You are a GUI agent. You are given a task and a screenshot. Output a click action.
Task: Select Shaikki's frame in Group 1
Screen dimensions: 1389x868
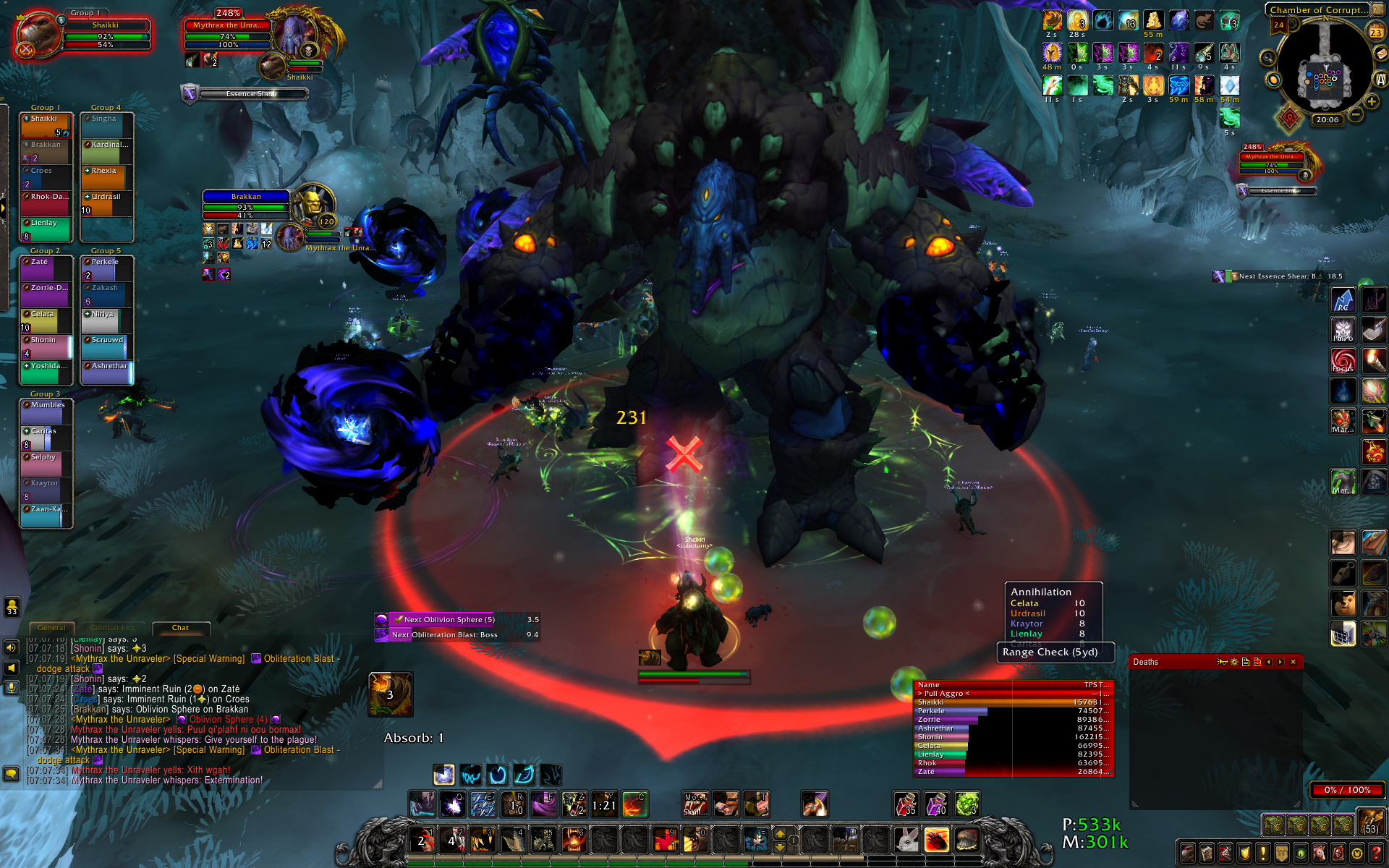tap(46, 124)
